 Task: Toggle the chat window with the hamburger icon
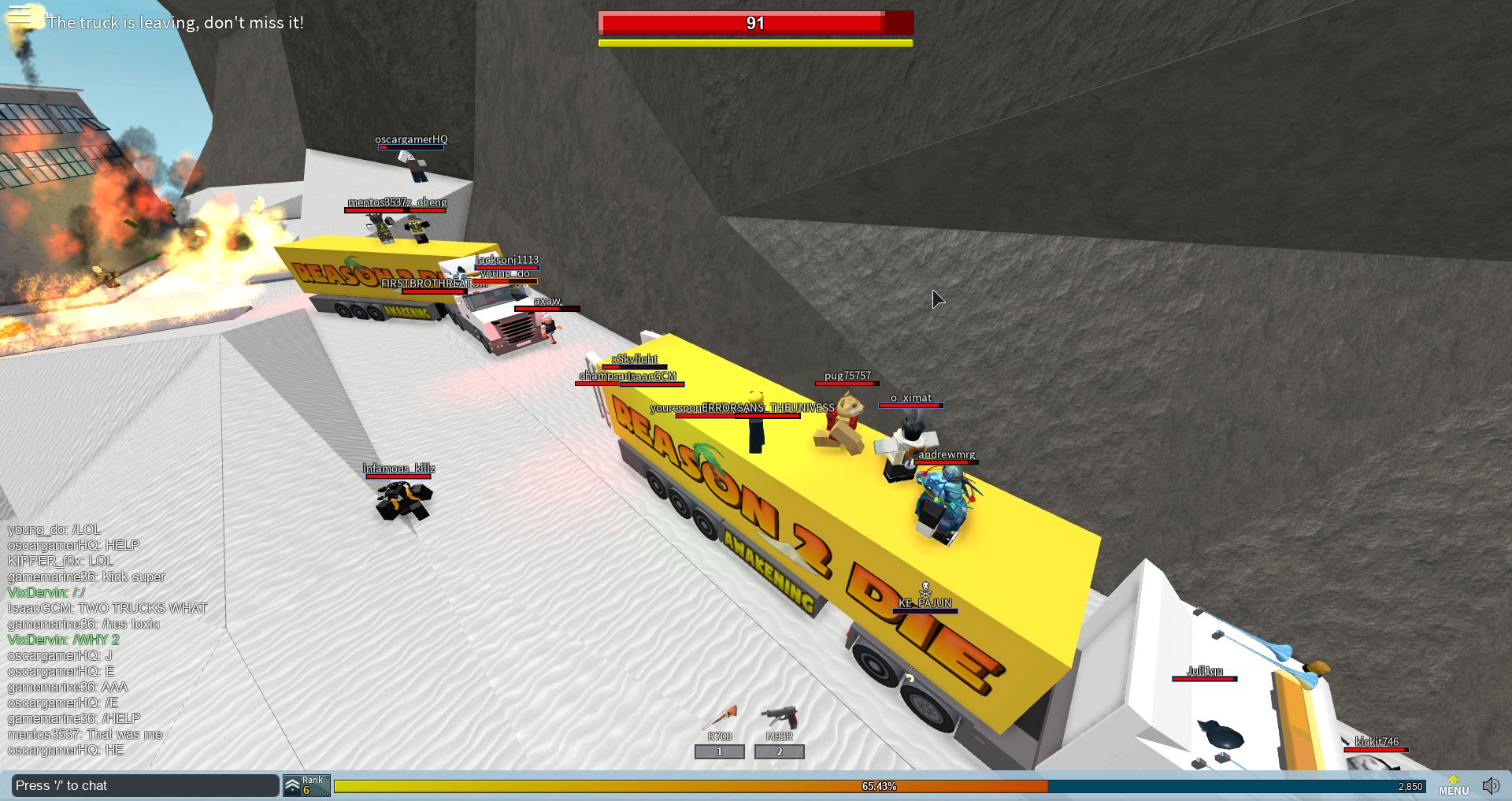(20, 13)
